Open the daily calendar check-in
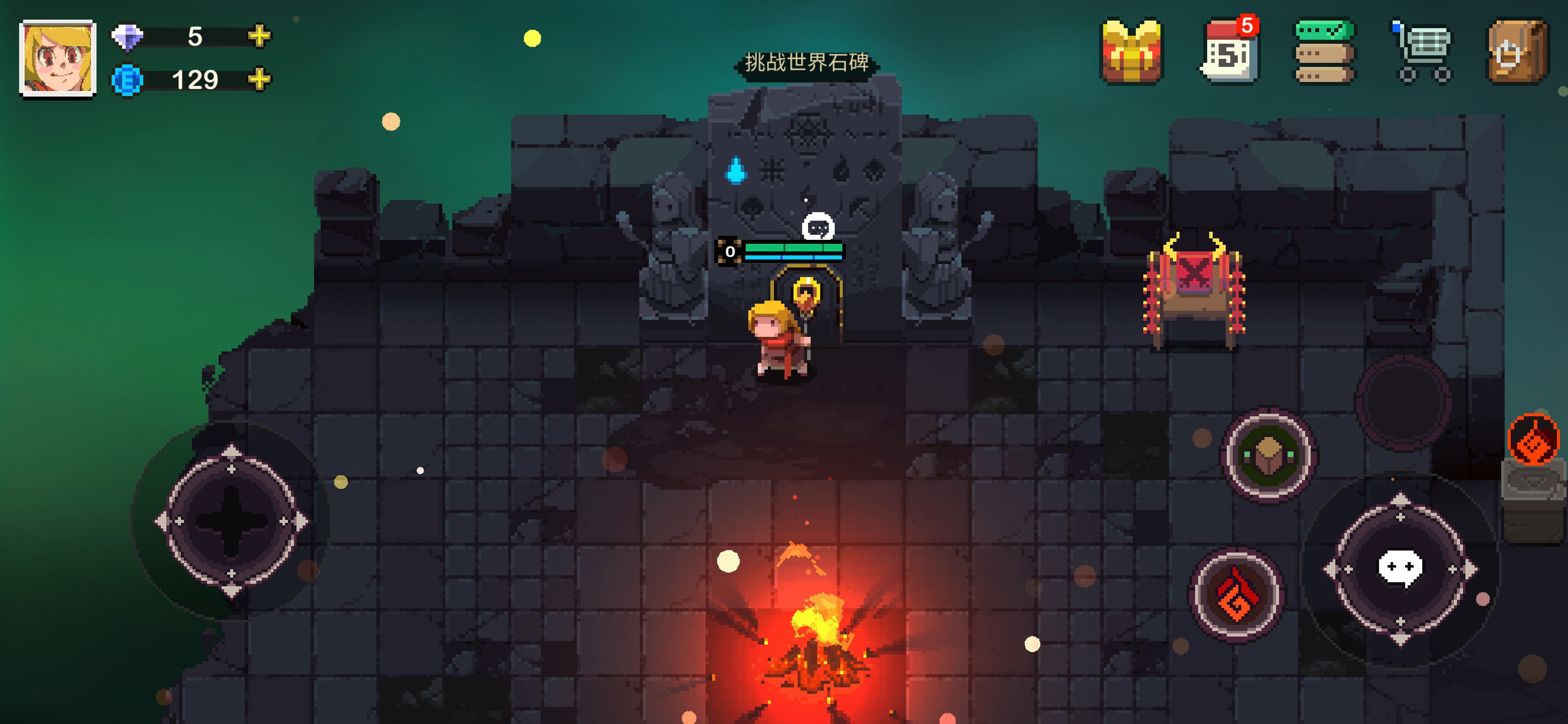The height and width of the screenshot is (724, 1568). click(x=1228, y=52)
